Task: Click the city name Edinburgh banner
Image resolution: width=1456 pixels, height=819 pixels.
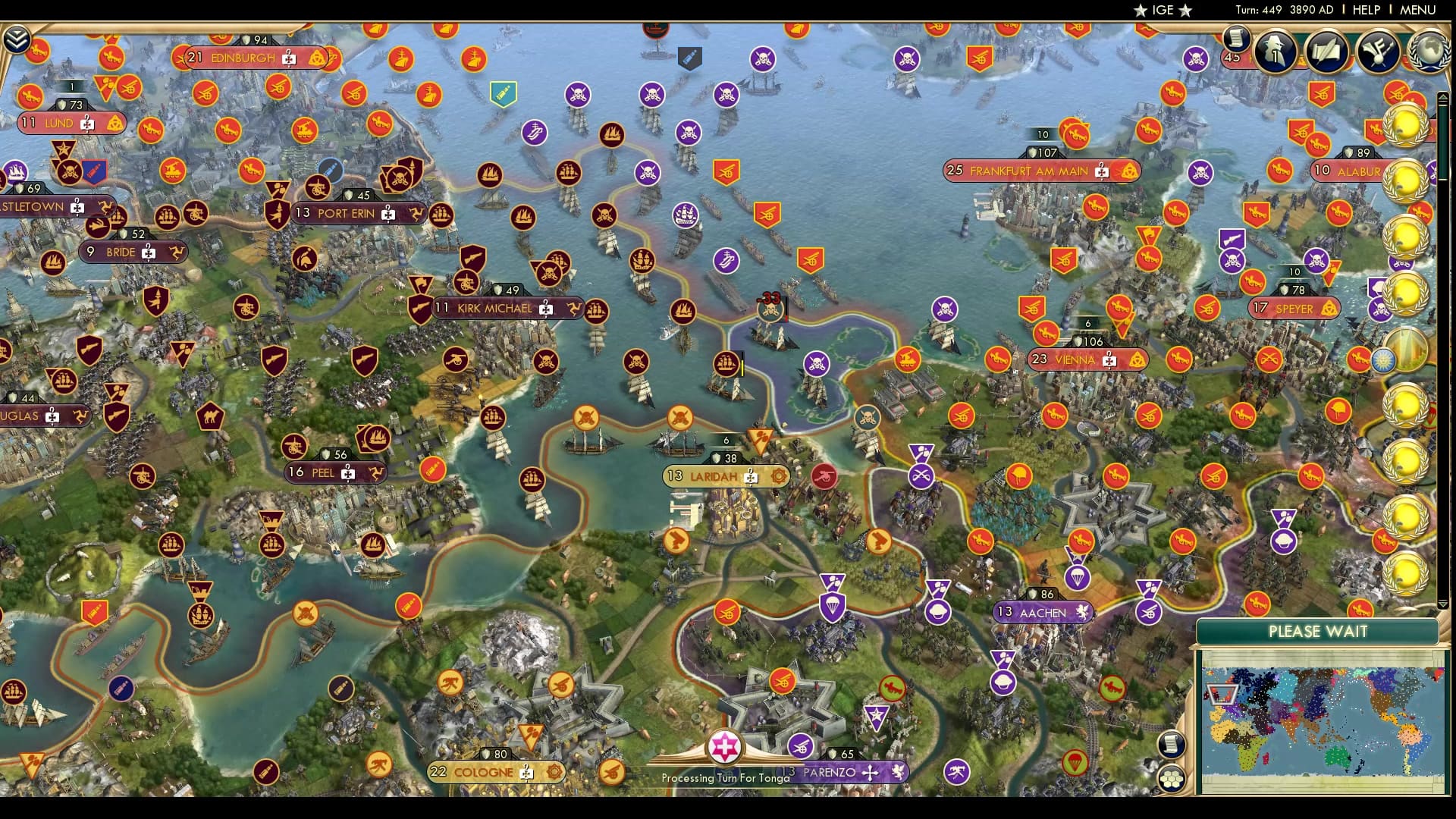Action: click(243, 56)
